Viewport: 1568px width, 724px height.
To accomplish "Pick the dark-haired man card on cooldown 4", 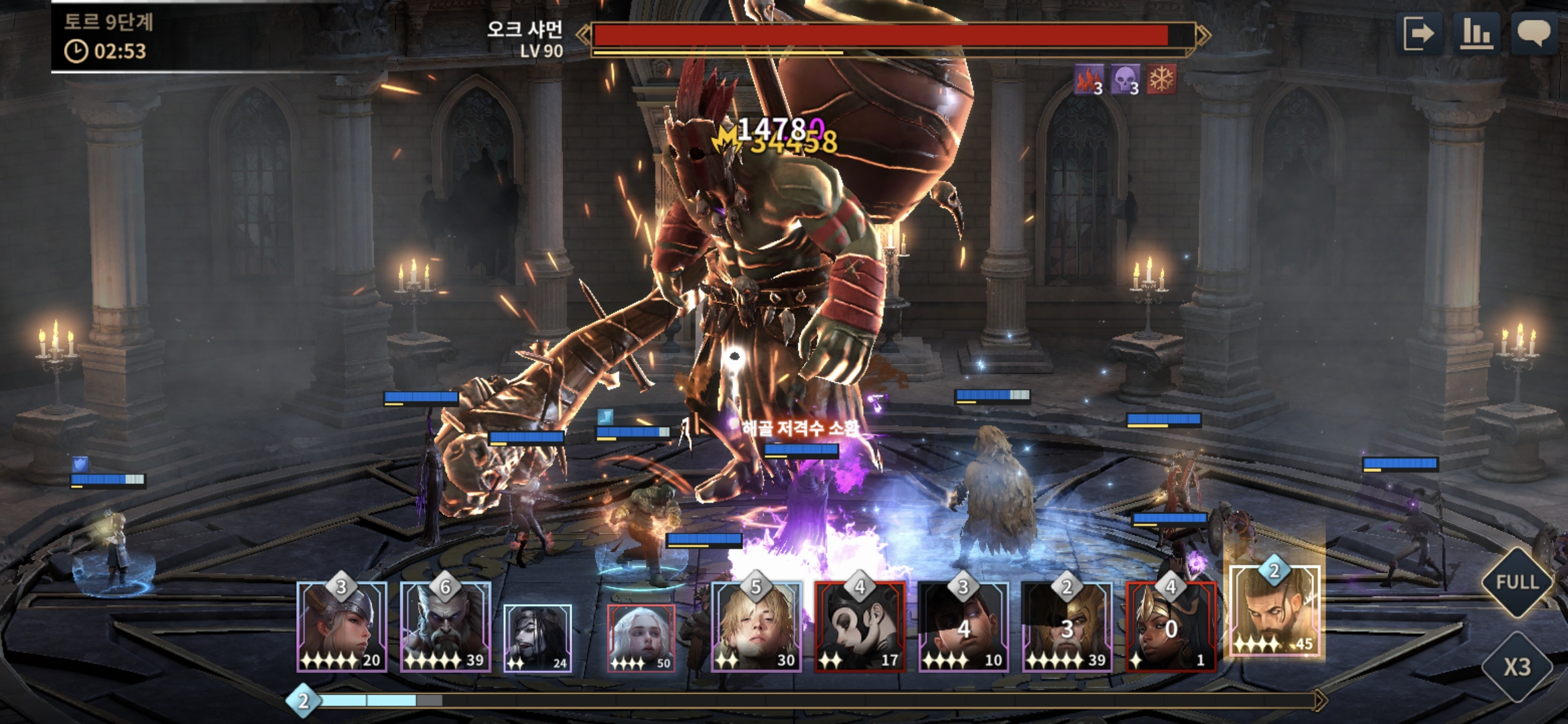I will click(x=964, y=627).
